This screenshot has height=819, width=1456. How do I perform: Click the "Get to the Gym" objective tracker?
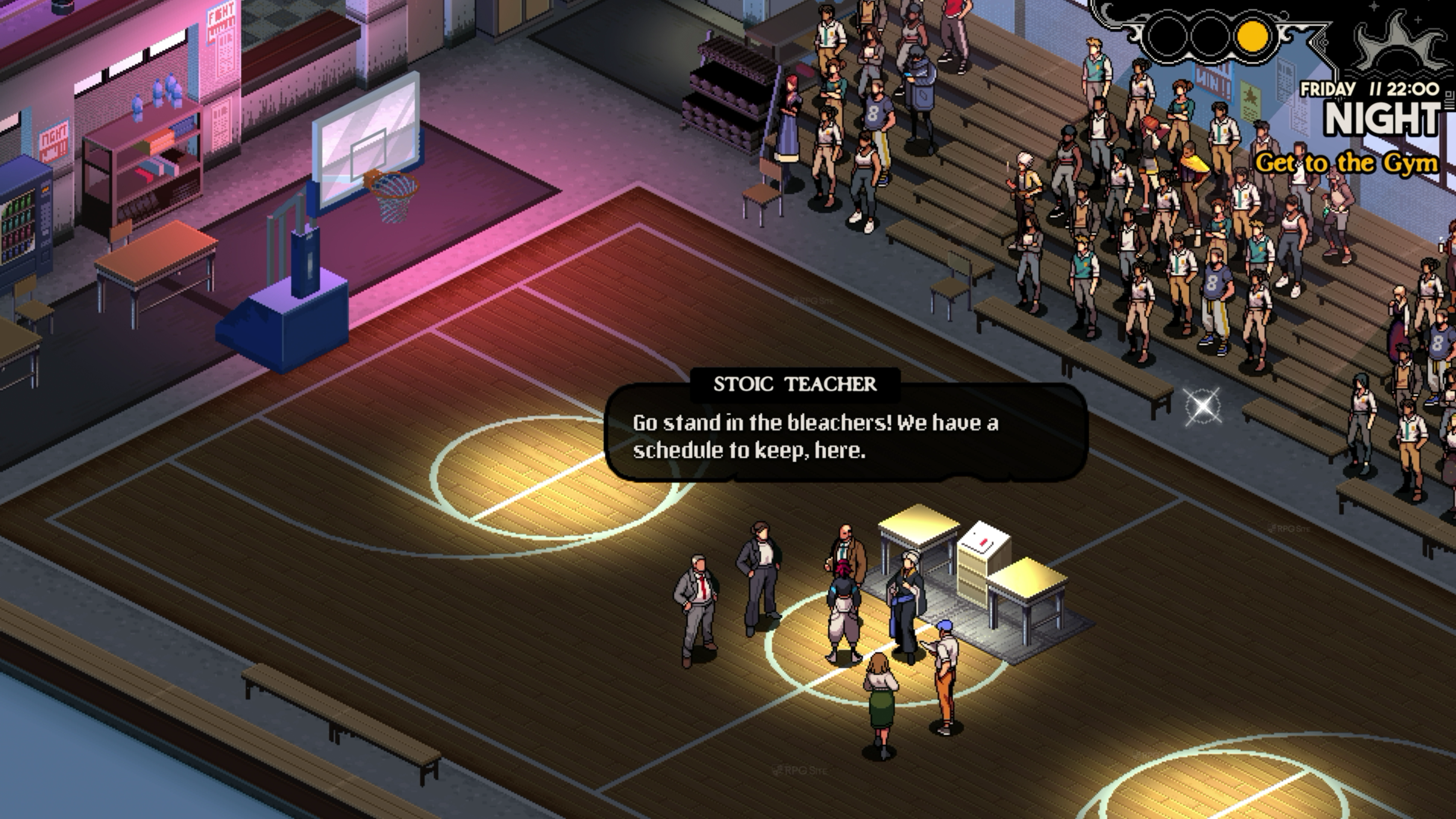click(1346, 164)
